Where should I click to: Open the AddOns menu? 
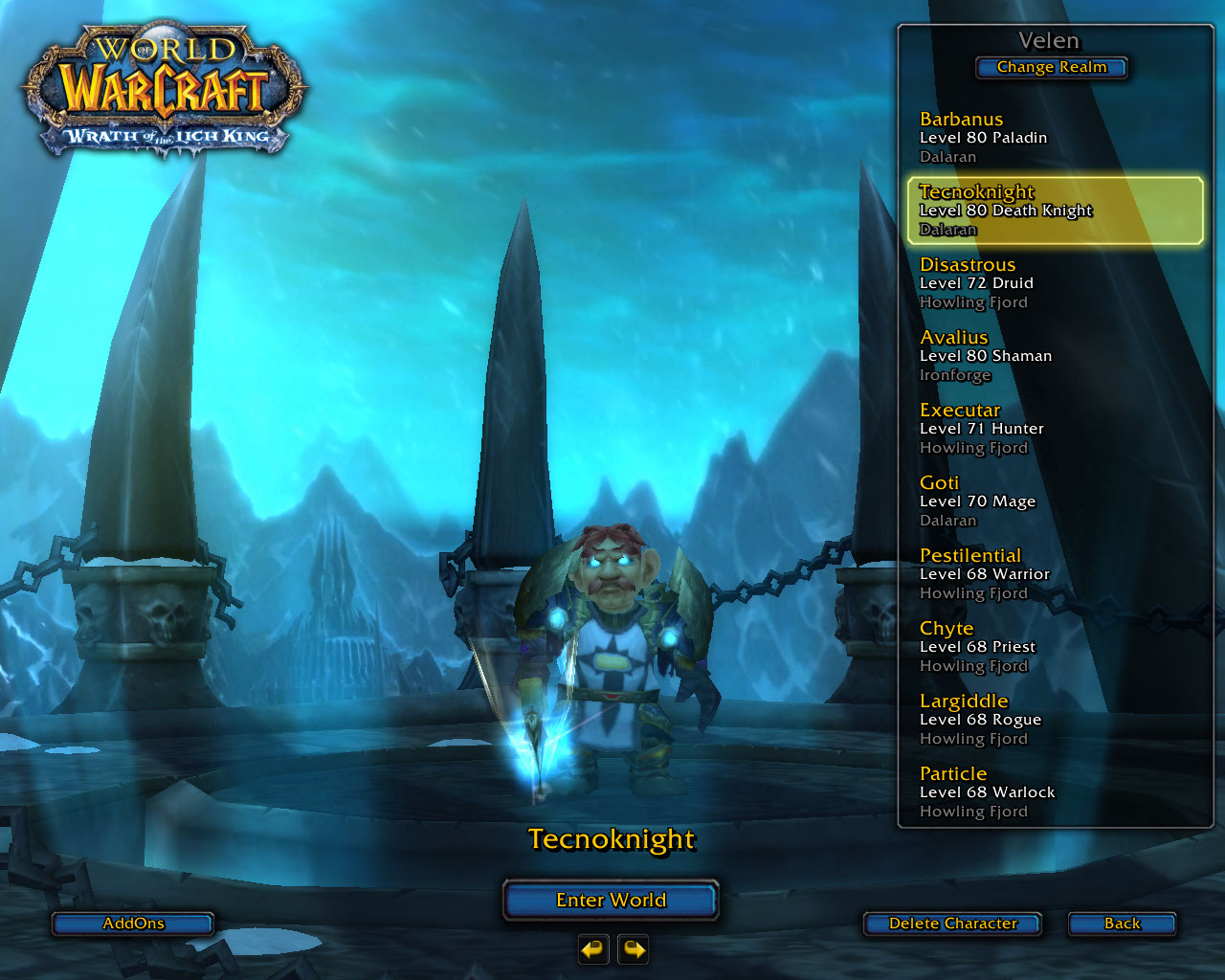[x=133, y=924]
